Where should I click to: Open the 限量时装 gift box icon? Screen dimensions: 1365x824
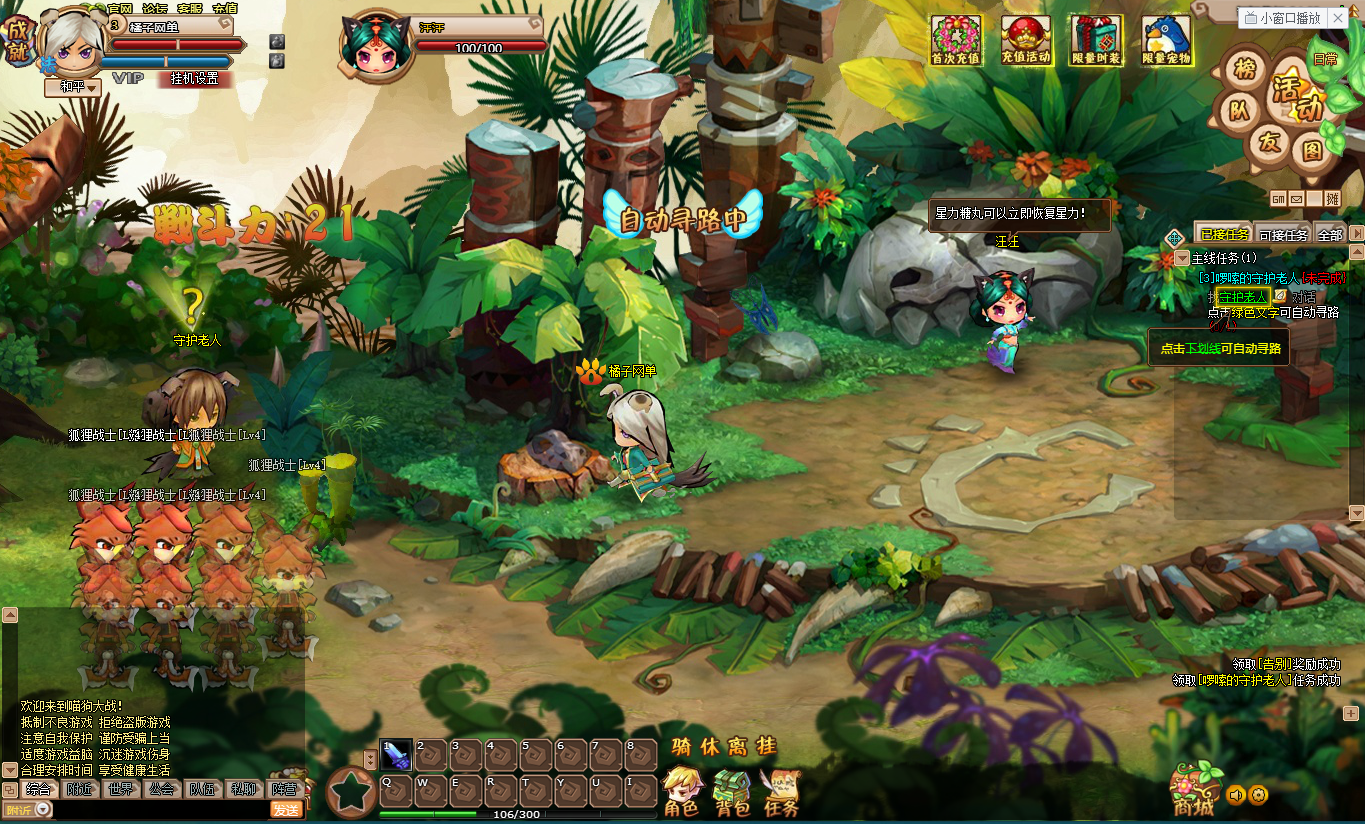click(x=1096, y=40)
